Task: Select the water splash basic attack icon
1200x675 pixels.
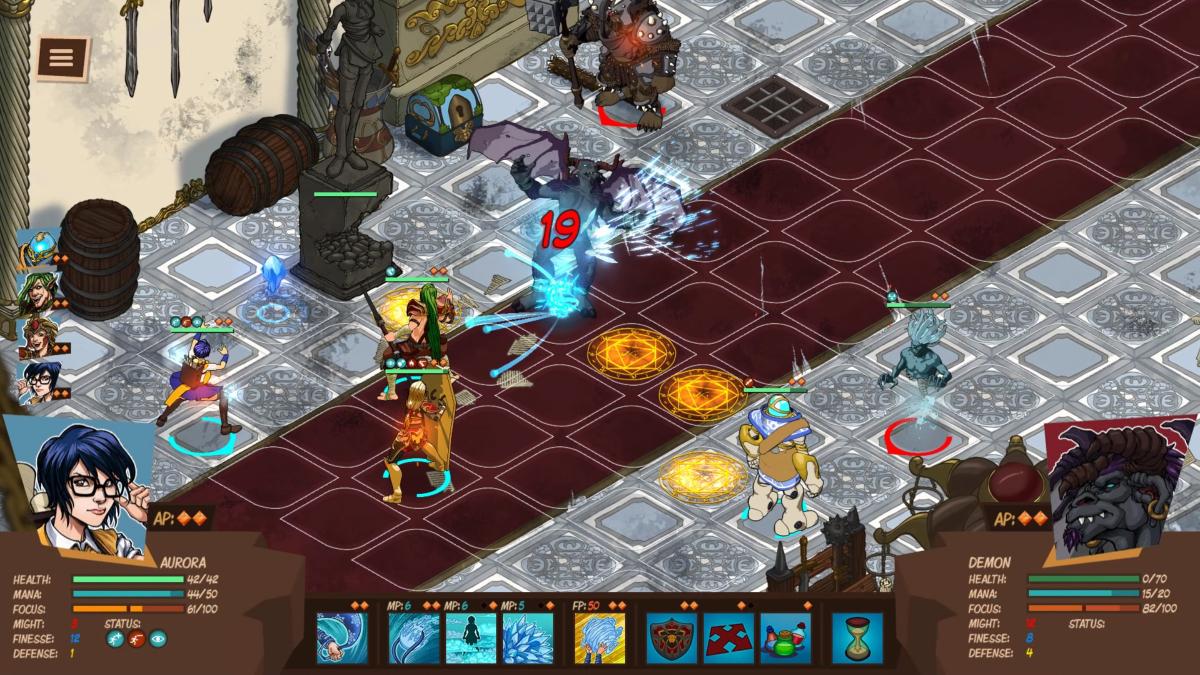Action: pos(342,638)
